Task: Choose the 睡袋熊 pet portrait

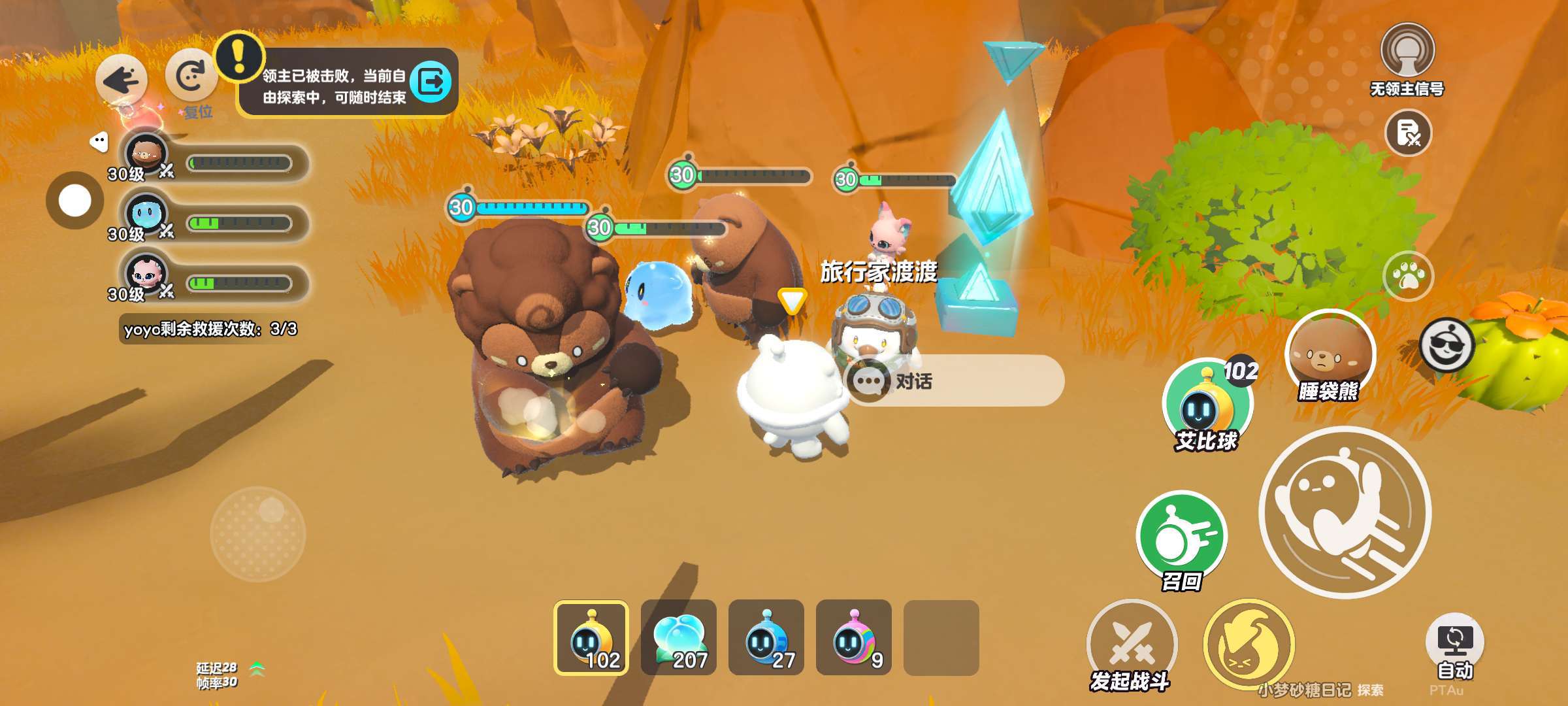Action: [1330, 356]
